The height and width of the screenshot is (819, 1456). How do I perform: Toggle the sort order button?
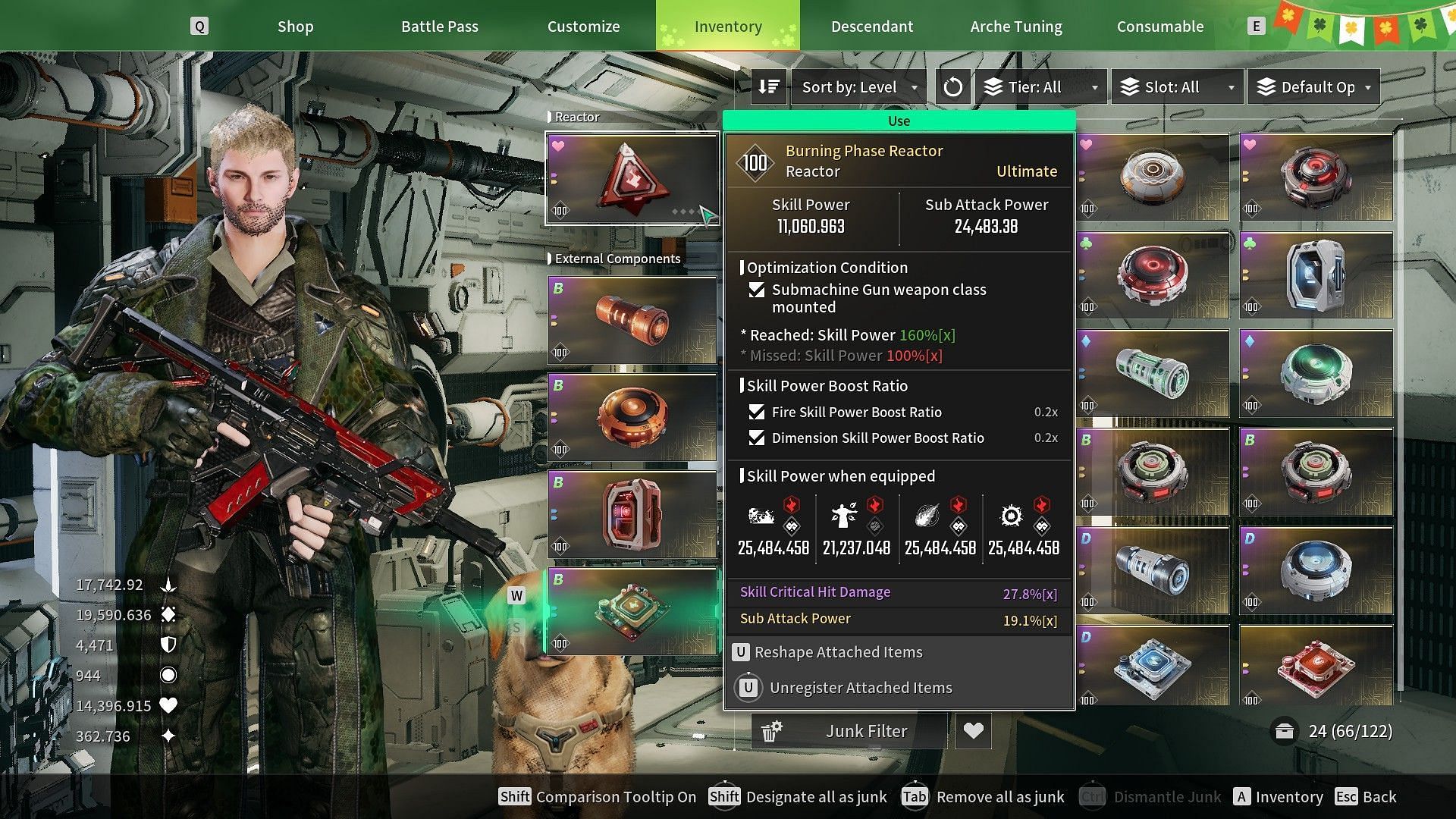point(769,87)
